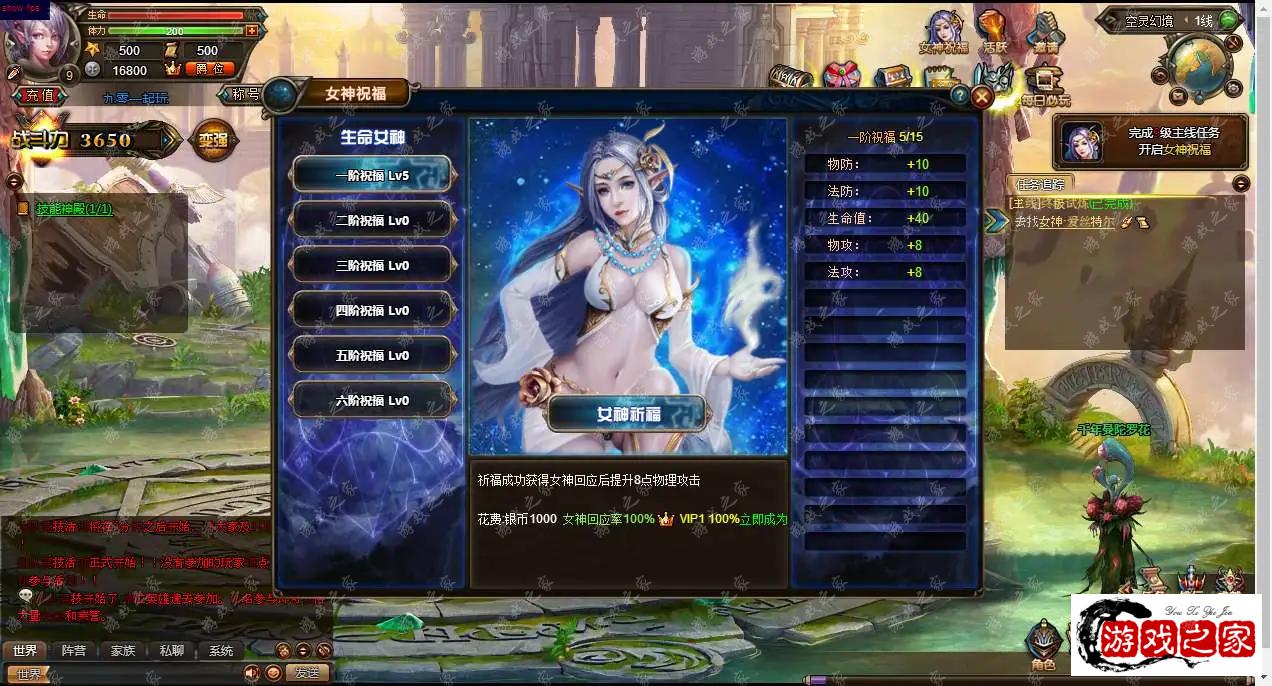This screenshot has height=686, width=1272.
Task: Open the 活跃 fist icon
Action: point(993,32)
